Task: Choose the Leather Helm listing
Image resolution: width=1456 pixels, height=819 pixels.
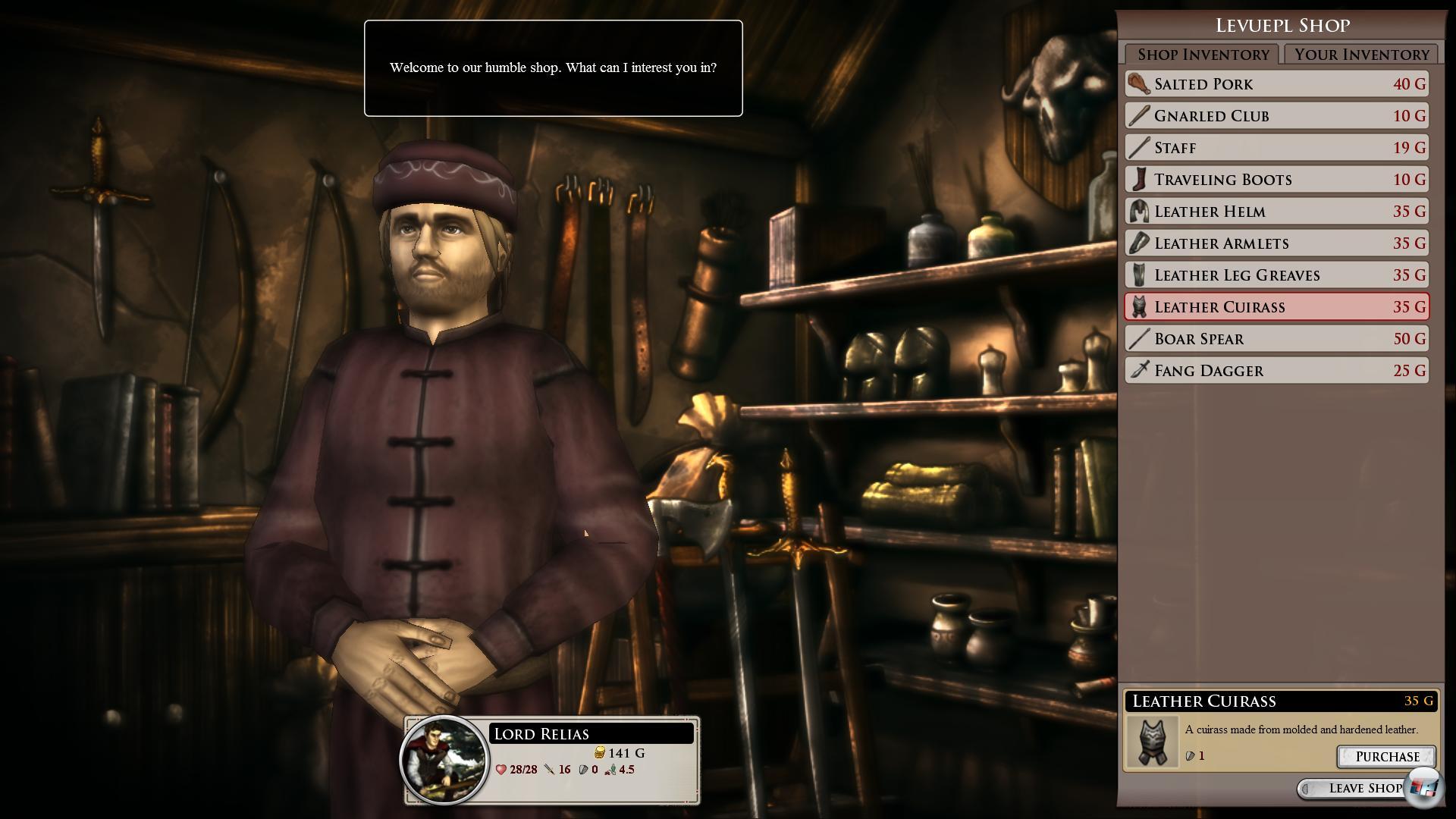Action: click(1276, 212)
